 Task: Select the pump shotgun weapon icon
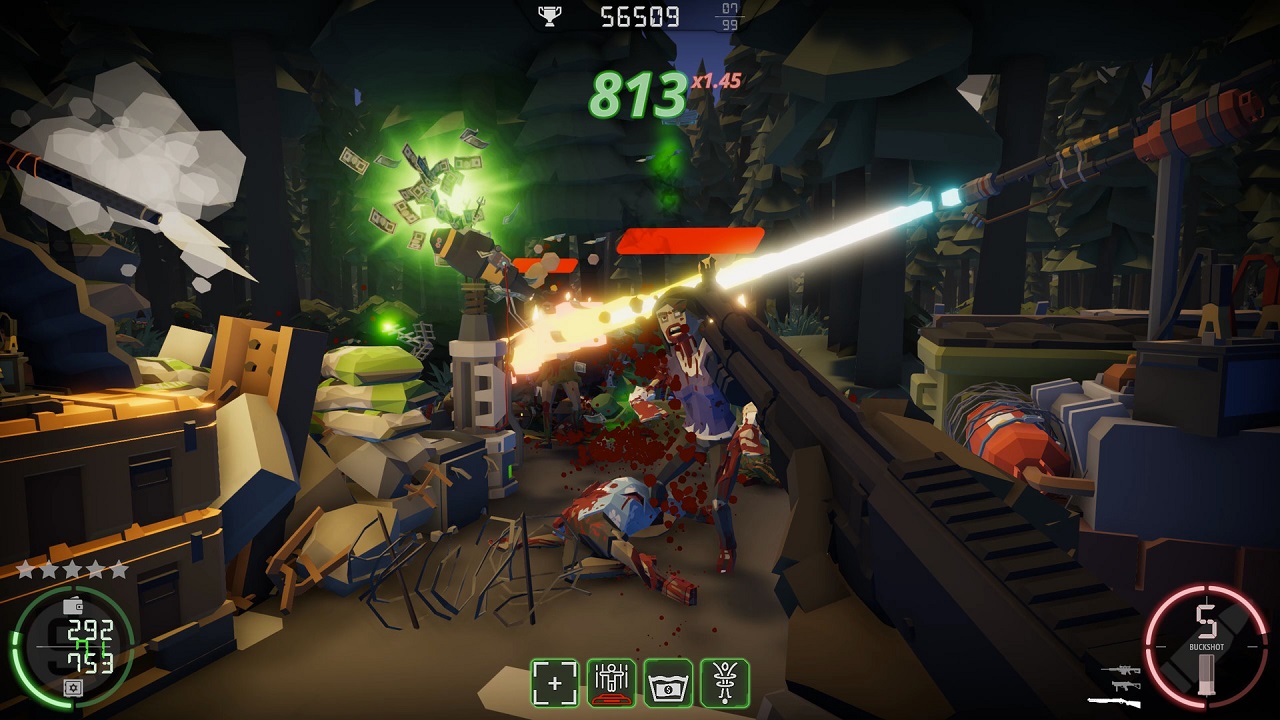(x=1114, y=702)
